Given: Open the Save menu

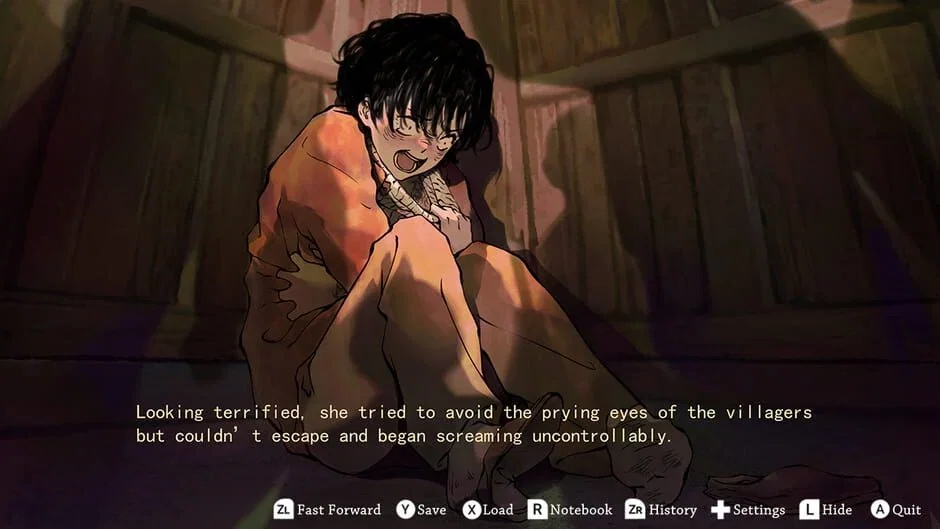Looking at the screenshot, I should 421,510.
